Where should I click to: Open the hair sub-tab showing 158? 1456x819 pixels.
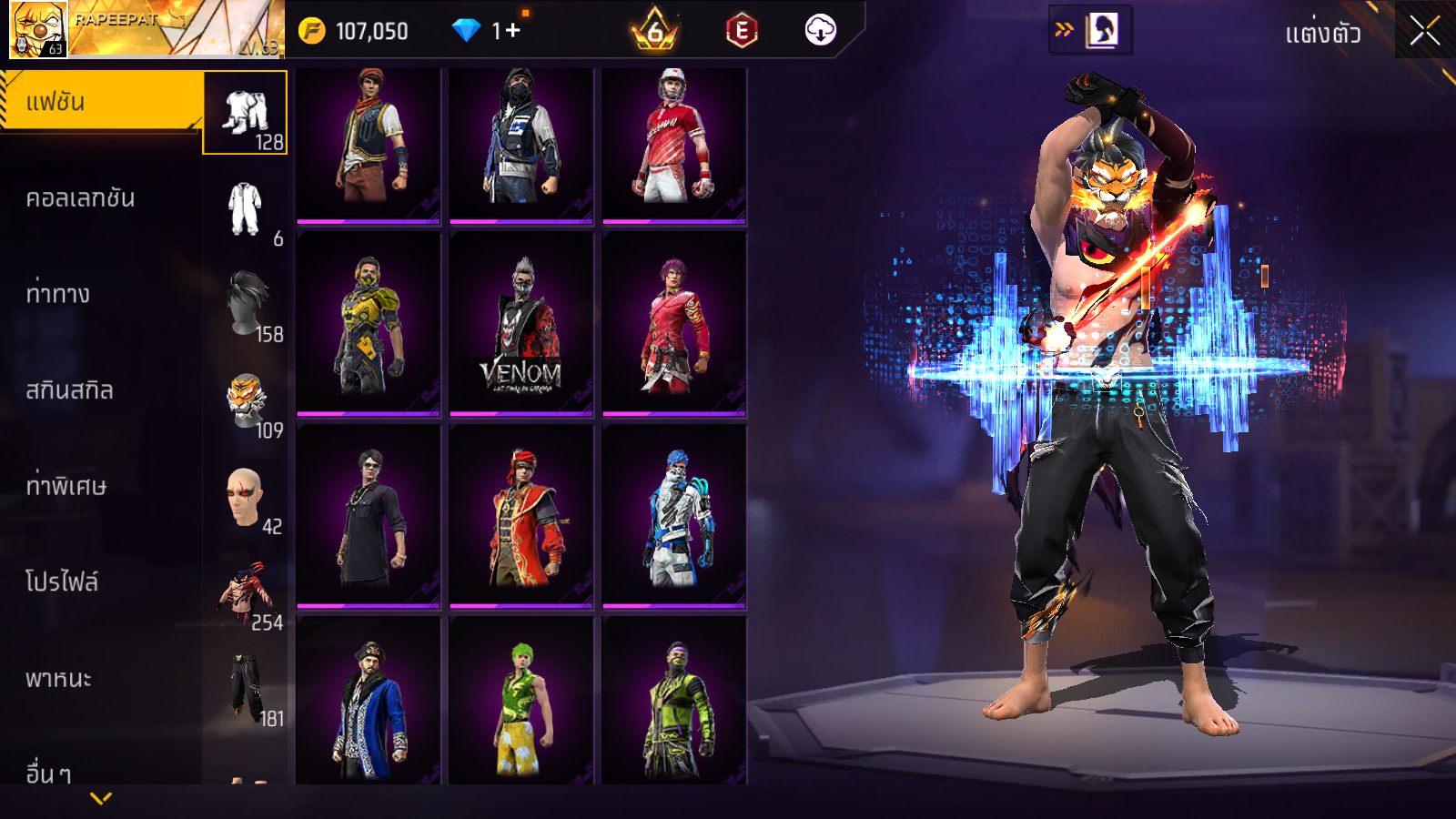pyautogui.click(x=246, y=305)
